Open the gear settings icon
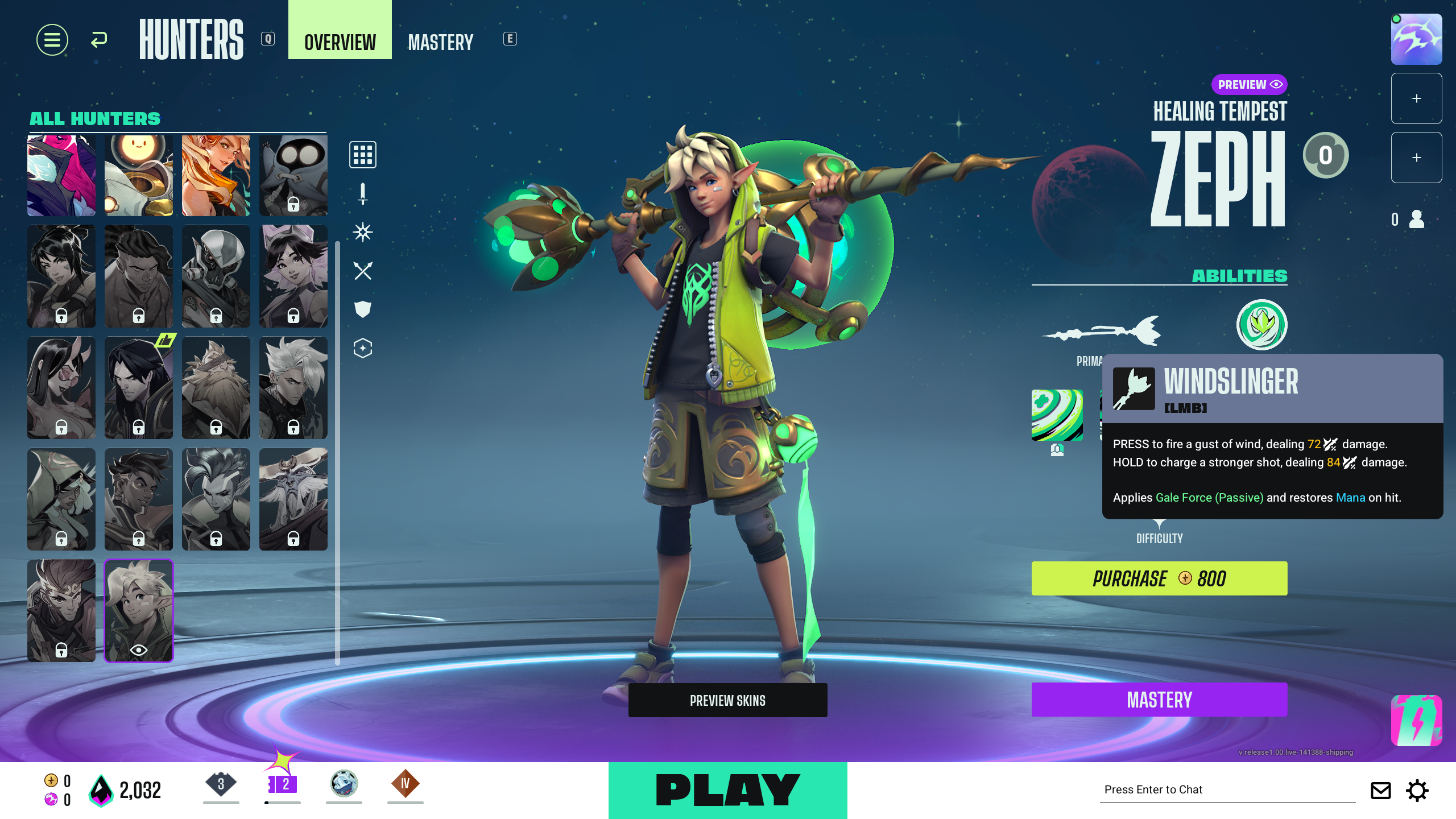The height and width of the screenshot is (819, 1456). pos(1417,790)
